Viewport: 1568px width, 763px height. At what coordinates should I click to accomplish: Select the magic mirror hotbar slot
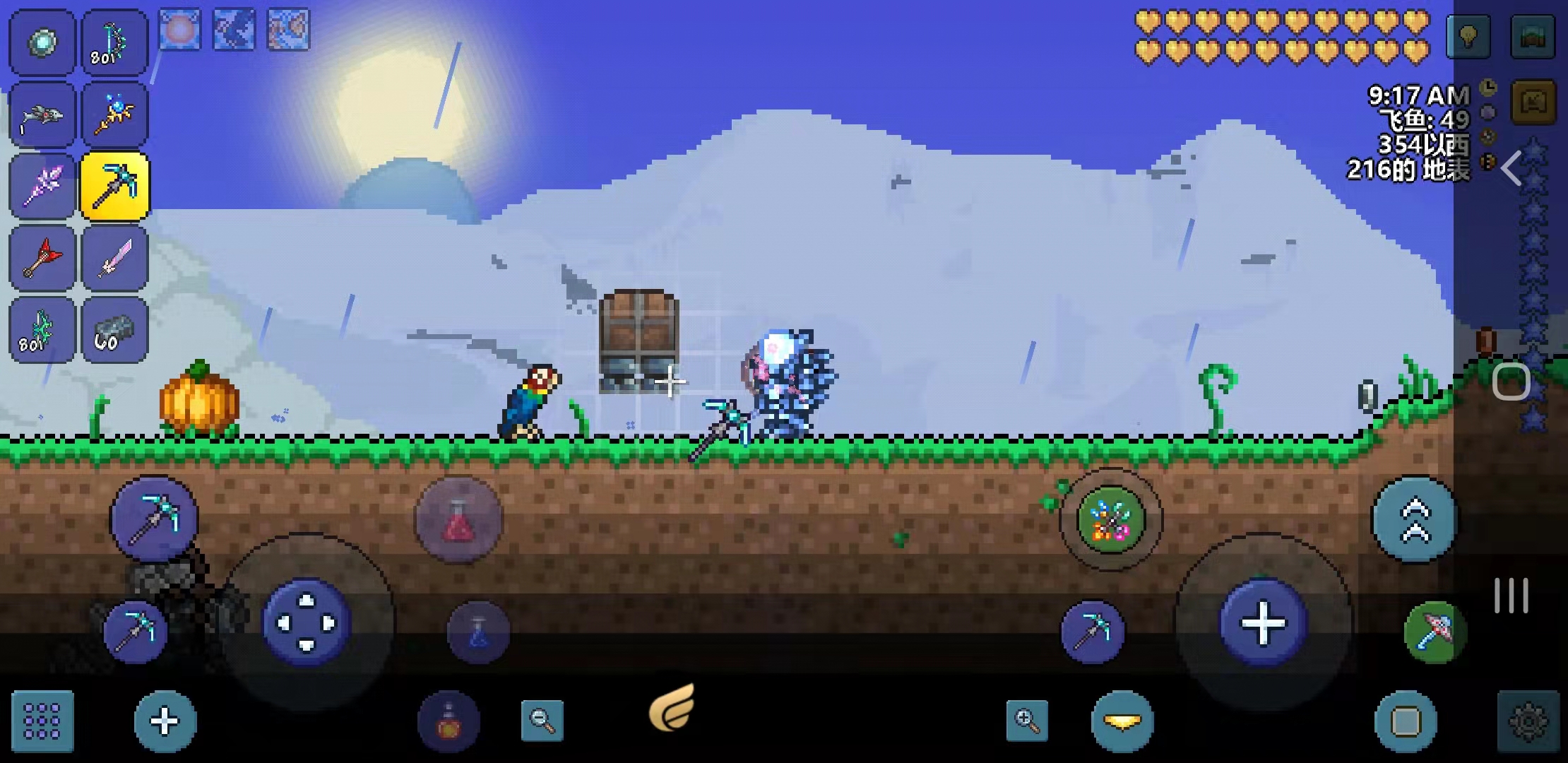[42, 42]
